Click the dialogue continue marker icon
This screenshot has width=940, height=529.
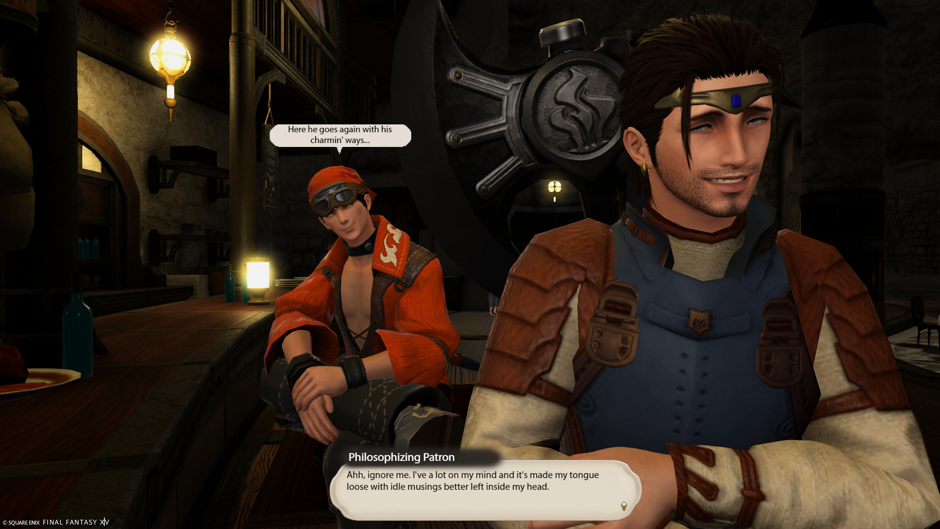[624, 507]
